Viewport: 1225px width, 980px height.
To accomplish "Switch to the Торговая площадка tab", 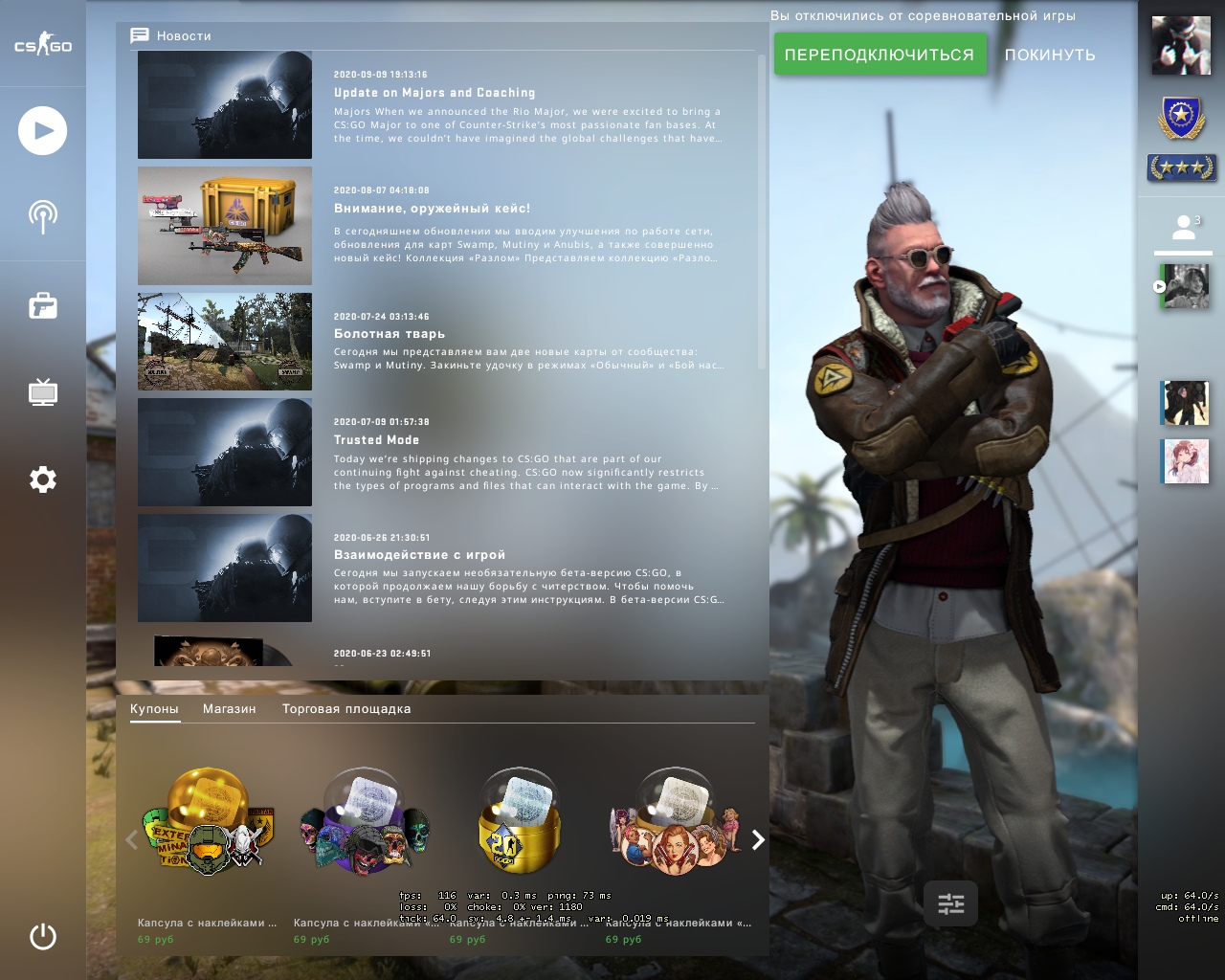I will point(346,709).
